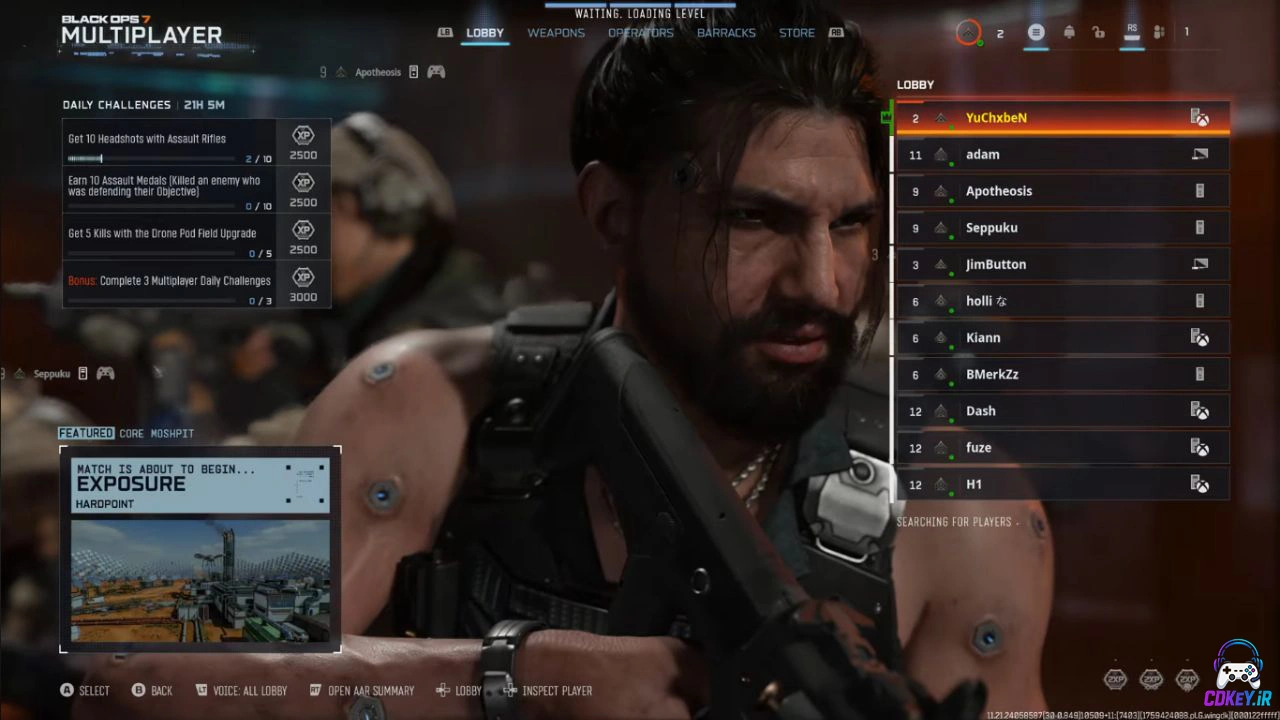
Task: Select player adam in the lobby list
Action: [1062, 155]
